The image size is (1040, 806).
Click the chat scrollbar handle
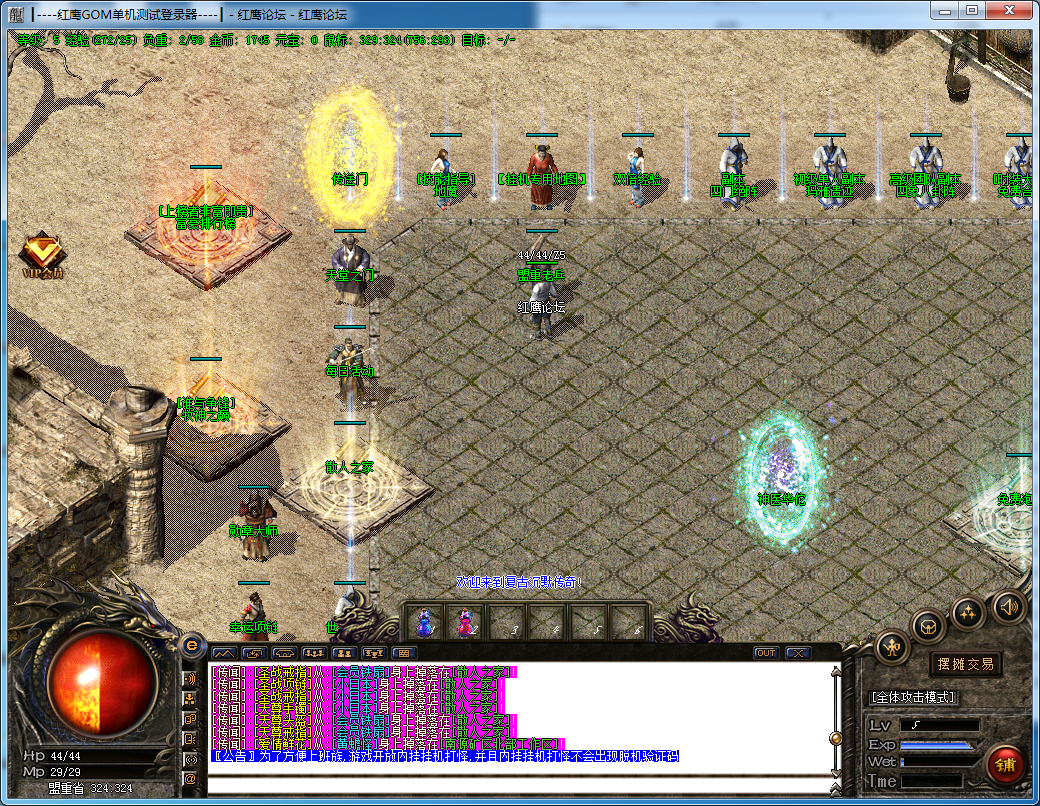[836, 738]
